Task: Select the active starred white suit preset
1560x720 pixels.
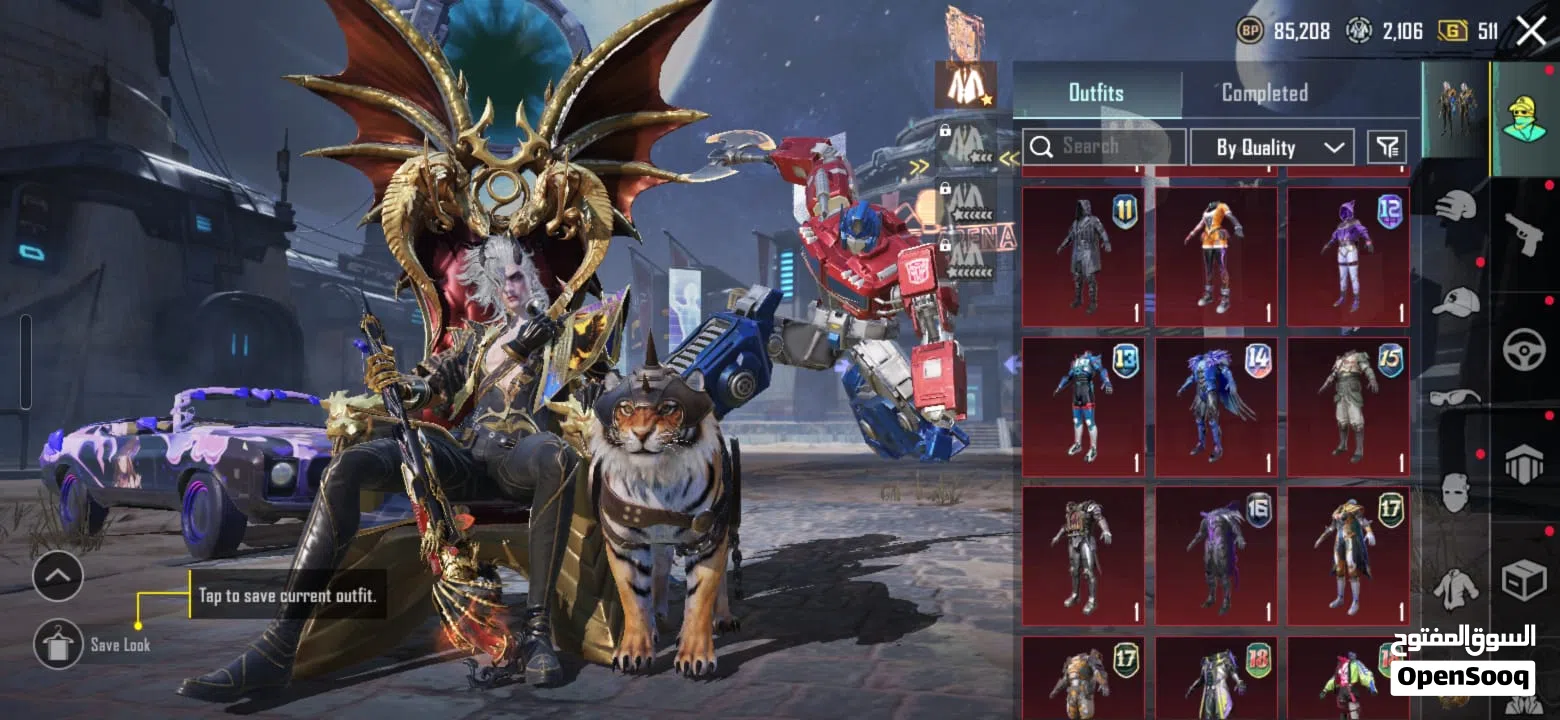Action: pyautogui.click(x=965, y=84)
